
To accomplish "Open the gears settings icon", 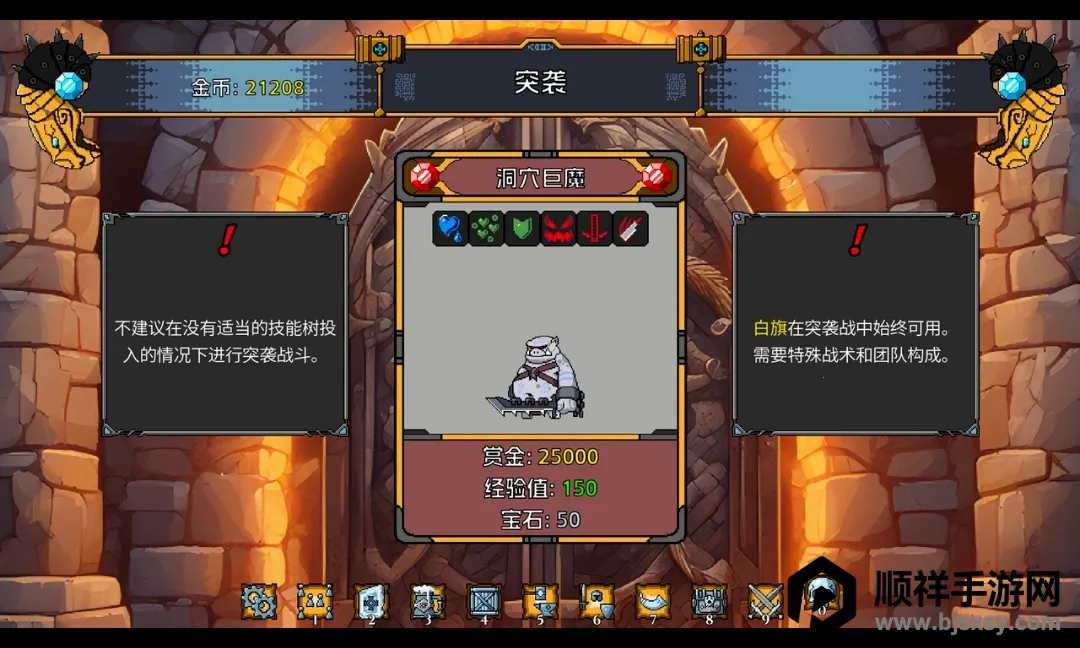I will pos(259,601).
